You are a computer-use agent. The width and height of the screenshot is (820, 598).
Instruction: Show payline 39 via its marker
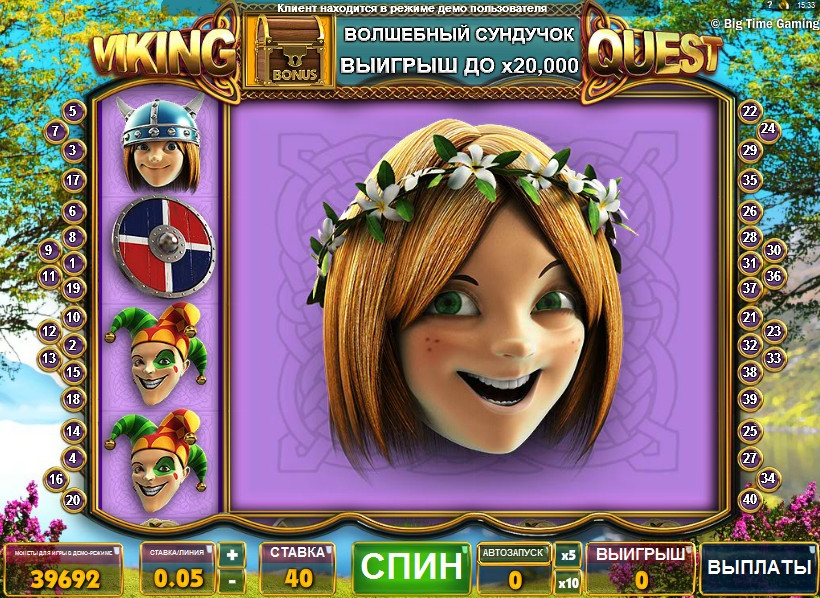coord(750,399)
